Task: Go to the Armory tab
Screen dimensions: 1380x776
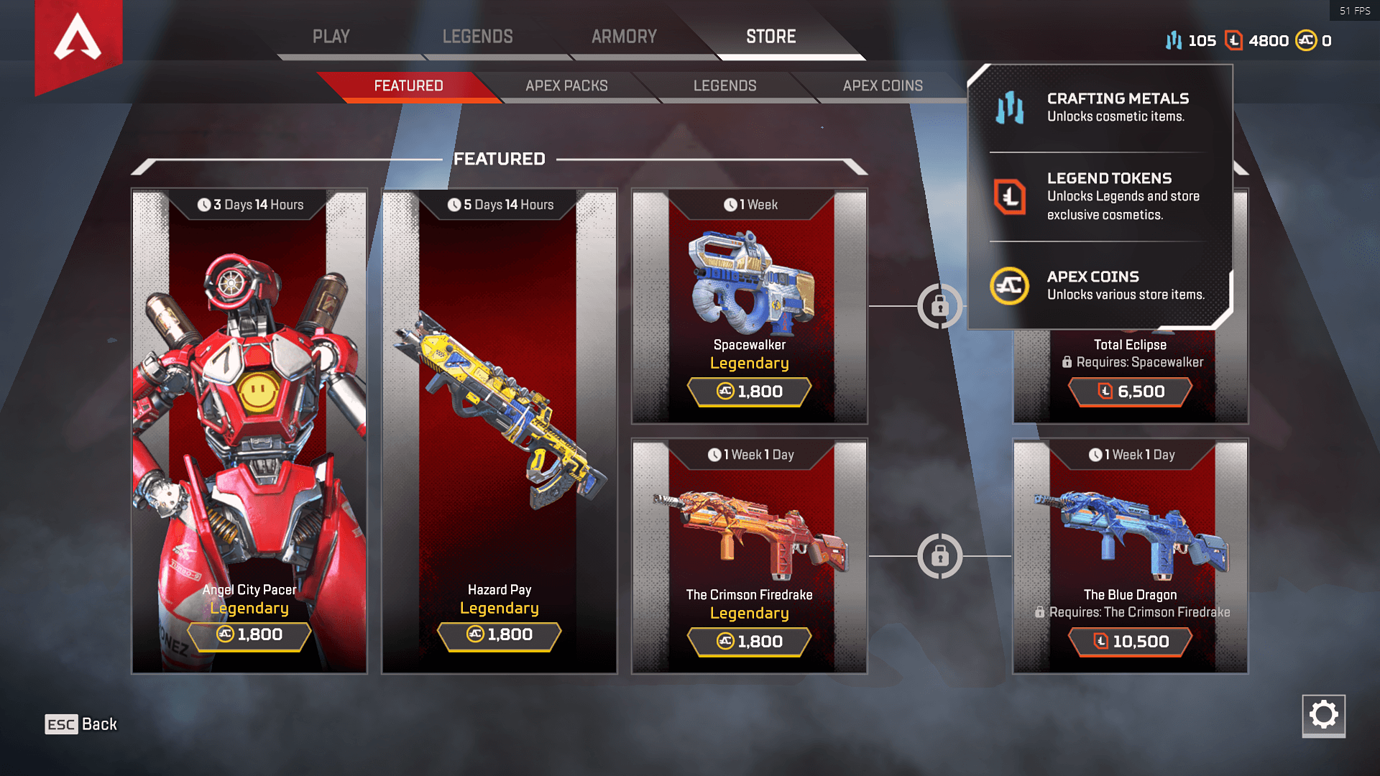Action: point(624,37)
